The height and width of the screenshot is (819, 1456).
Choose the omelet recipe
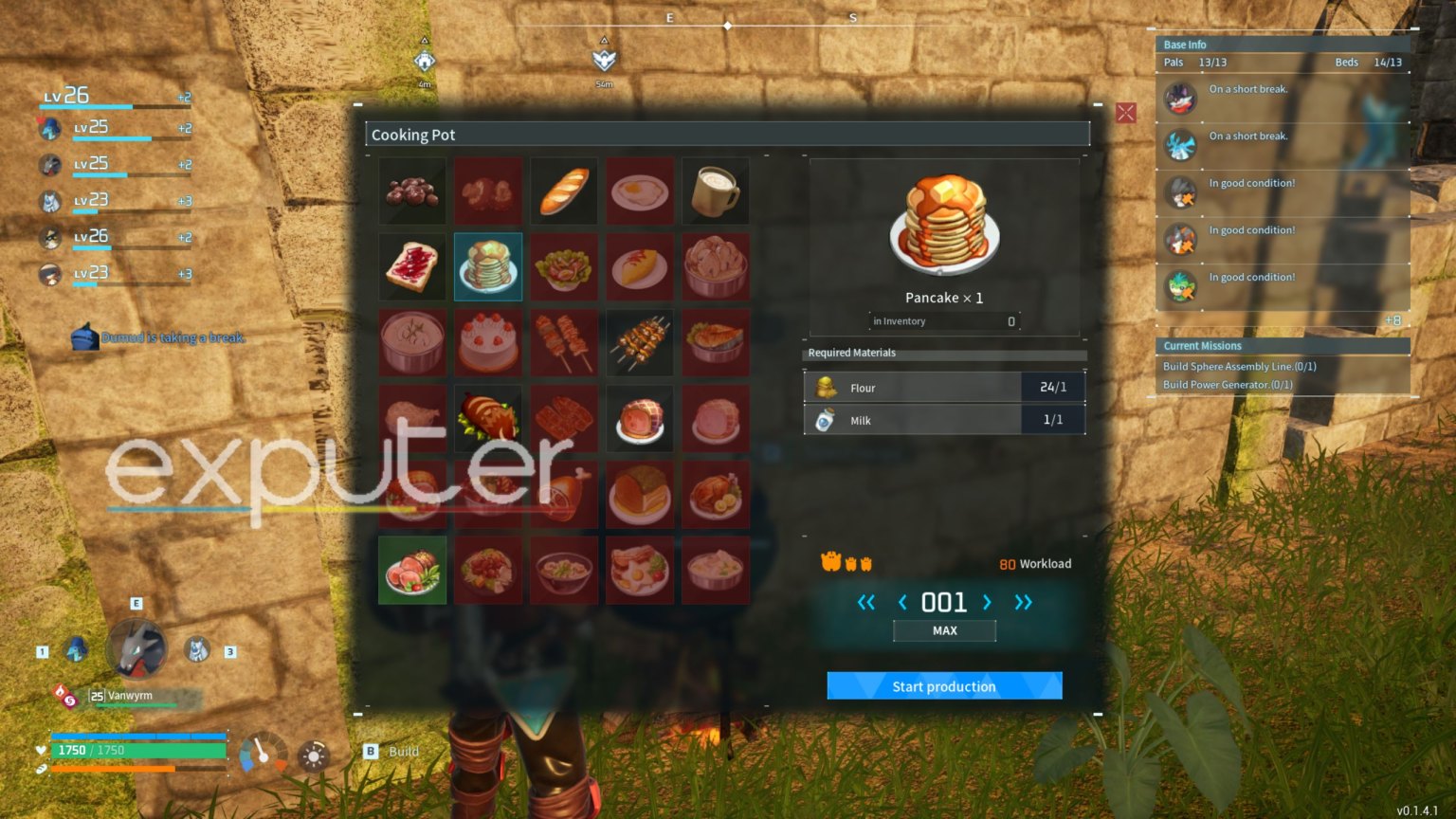tap(640, 267)
